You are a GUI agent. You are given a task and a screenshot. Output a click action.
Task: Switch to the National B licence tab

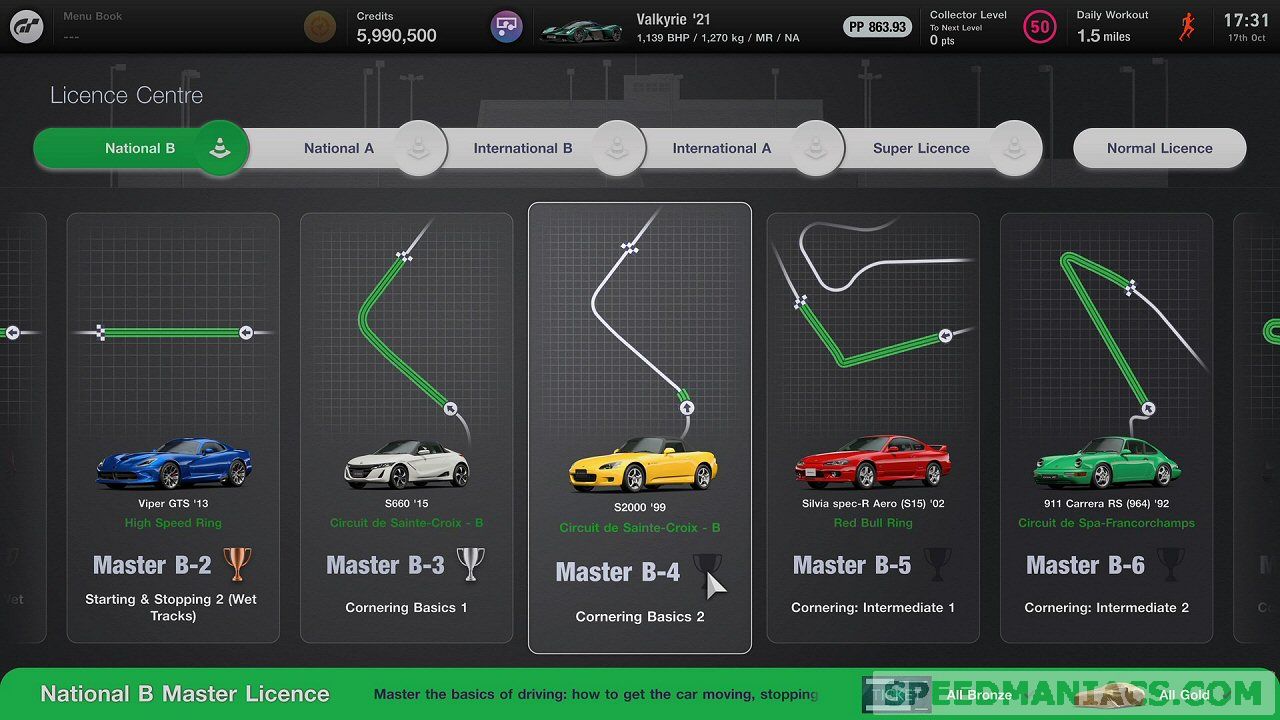[140, 148]
